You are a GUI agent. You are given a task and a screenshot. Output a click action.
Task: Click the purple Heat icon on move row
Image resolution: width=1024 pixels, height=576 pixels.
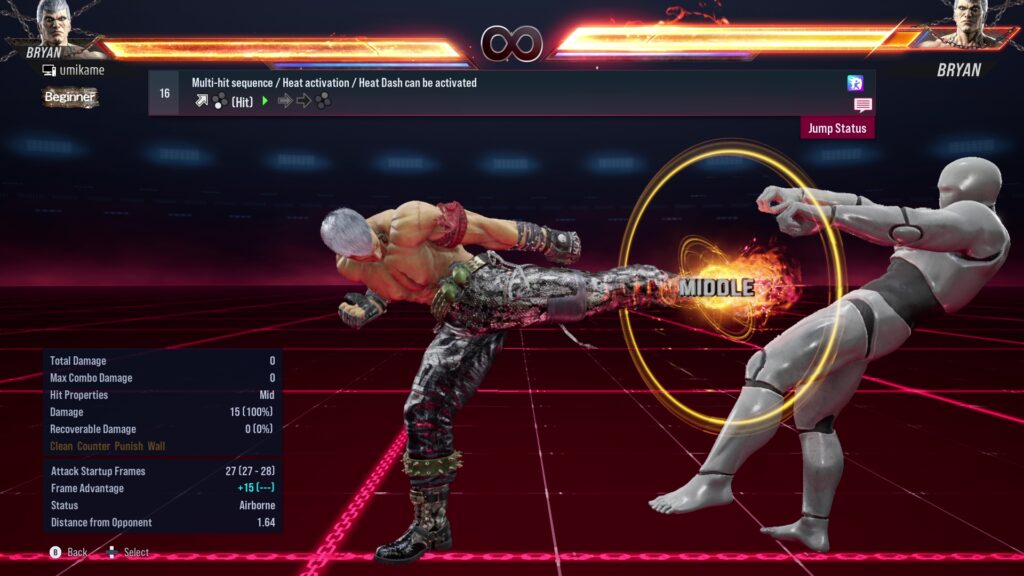[855, 83]
